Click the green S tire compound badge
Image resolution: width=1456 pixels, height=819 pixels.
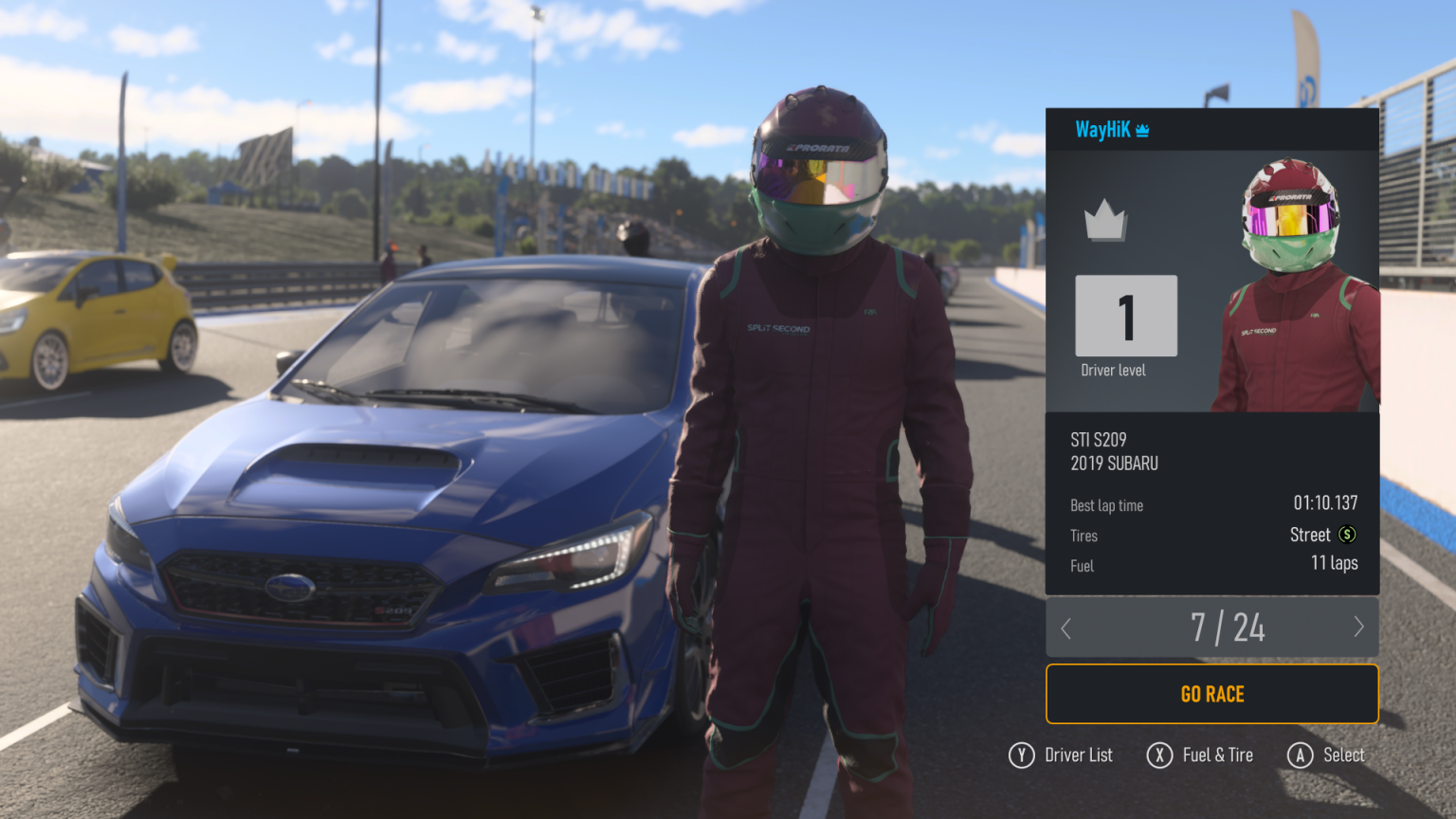click(1347, 535)
